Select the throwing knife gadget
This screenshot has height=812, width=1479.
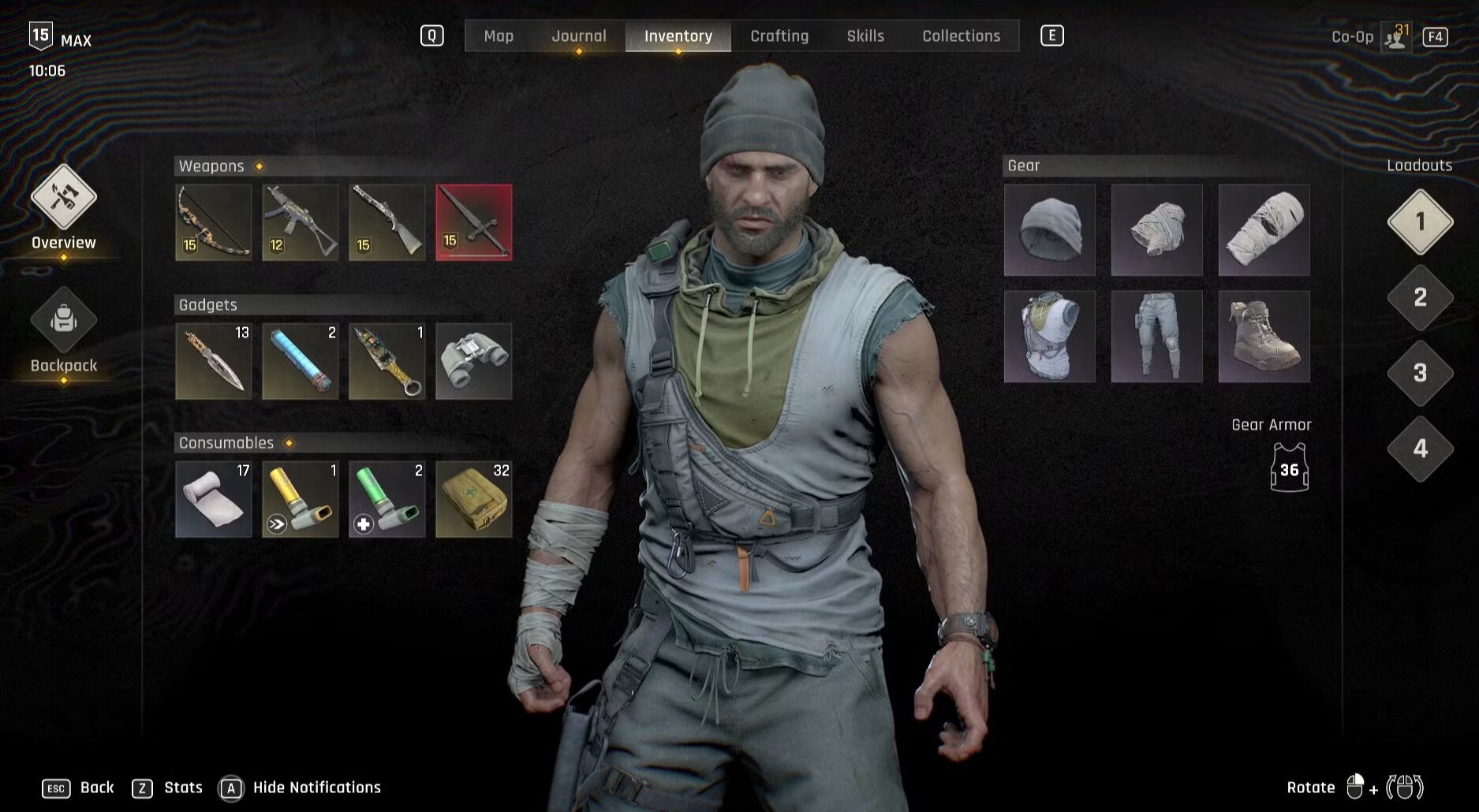(214, 361)
